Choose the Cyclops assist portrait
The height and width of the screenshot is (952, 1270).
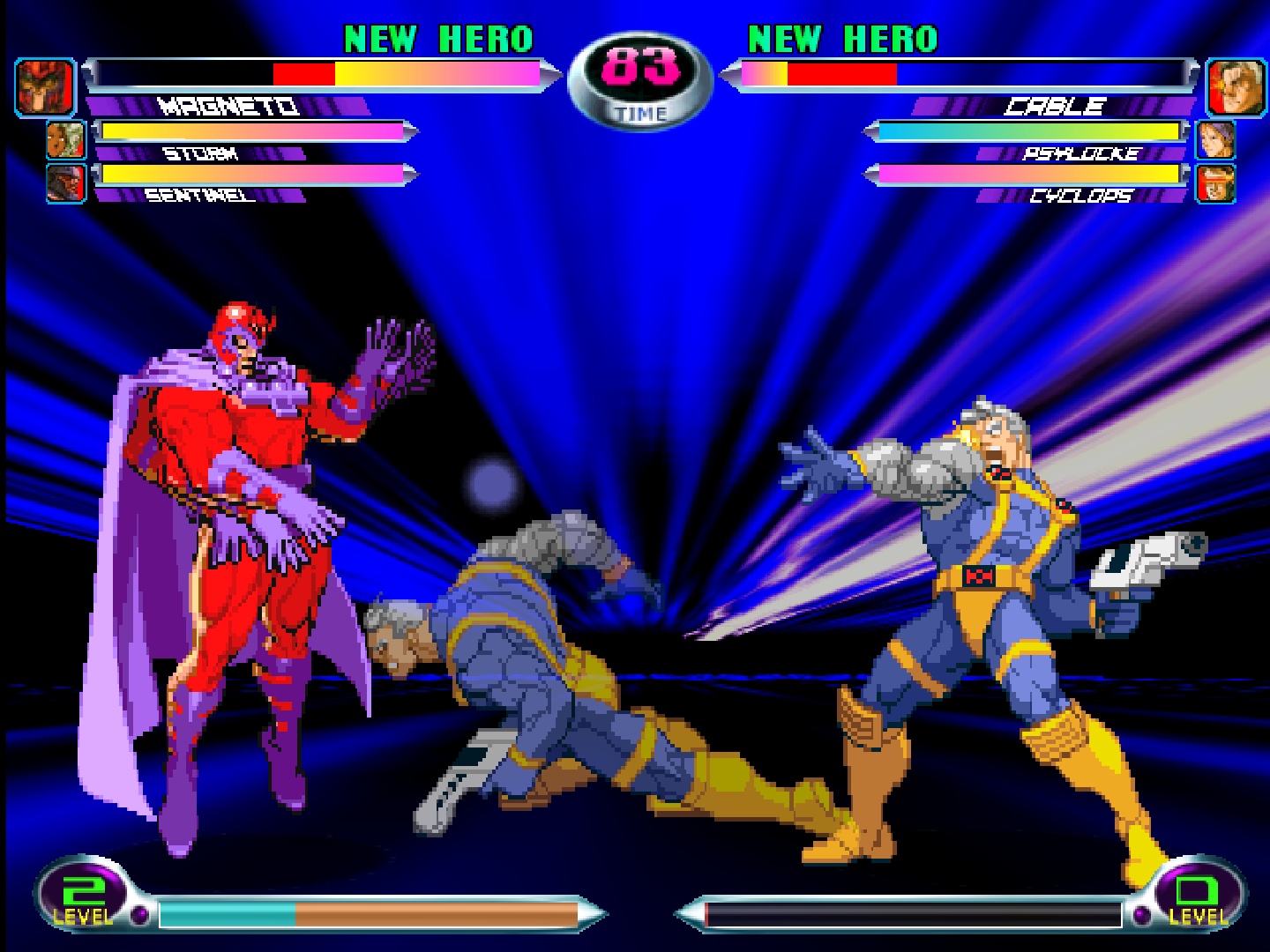point(1215,183)
